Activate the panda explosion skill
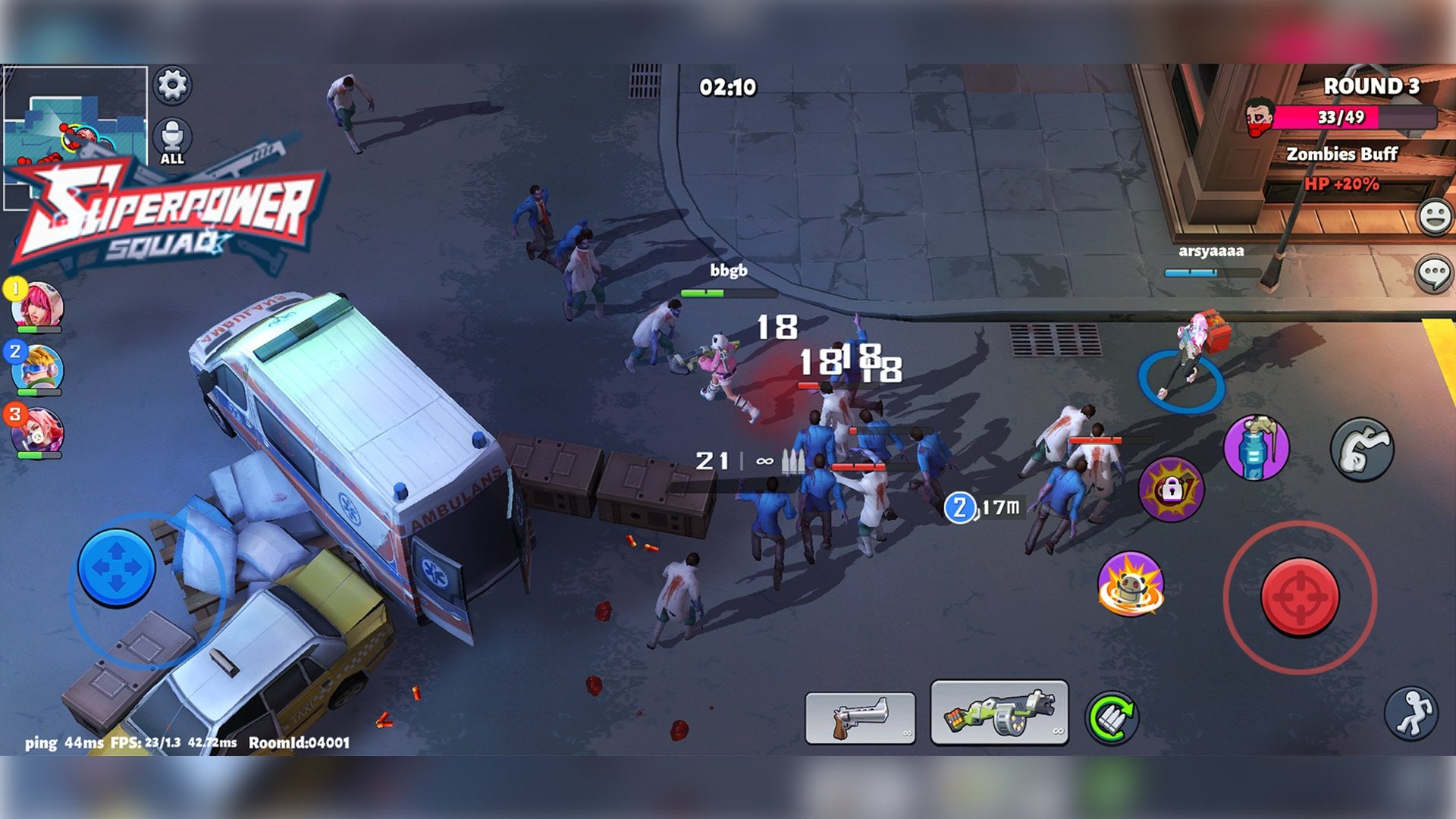Screen dimensions: 1456x819 (1130, 584)
